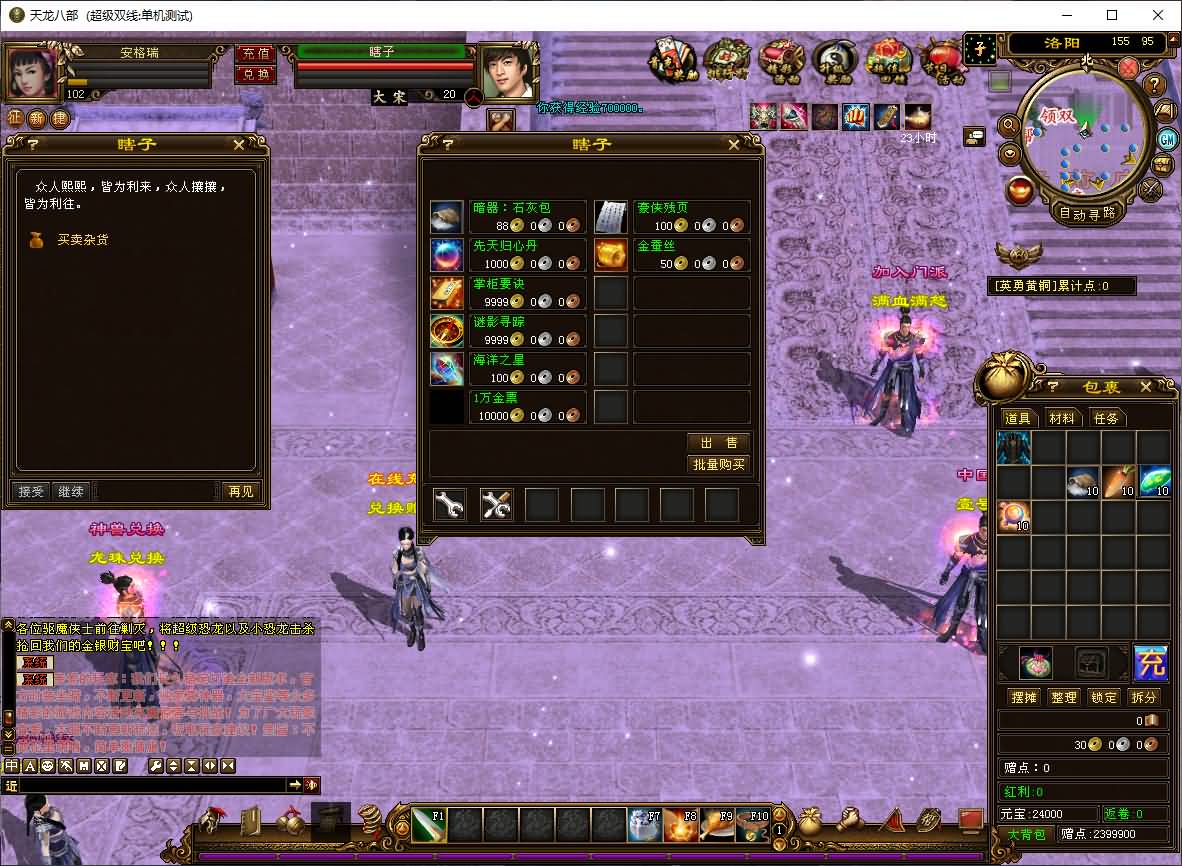Switch to the 任务 bag tab
Viewport: 1182px width, 866px height.
pyautogui.click(x=1105, y=418)
